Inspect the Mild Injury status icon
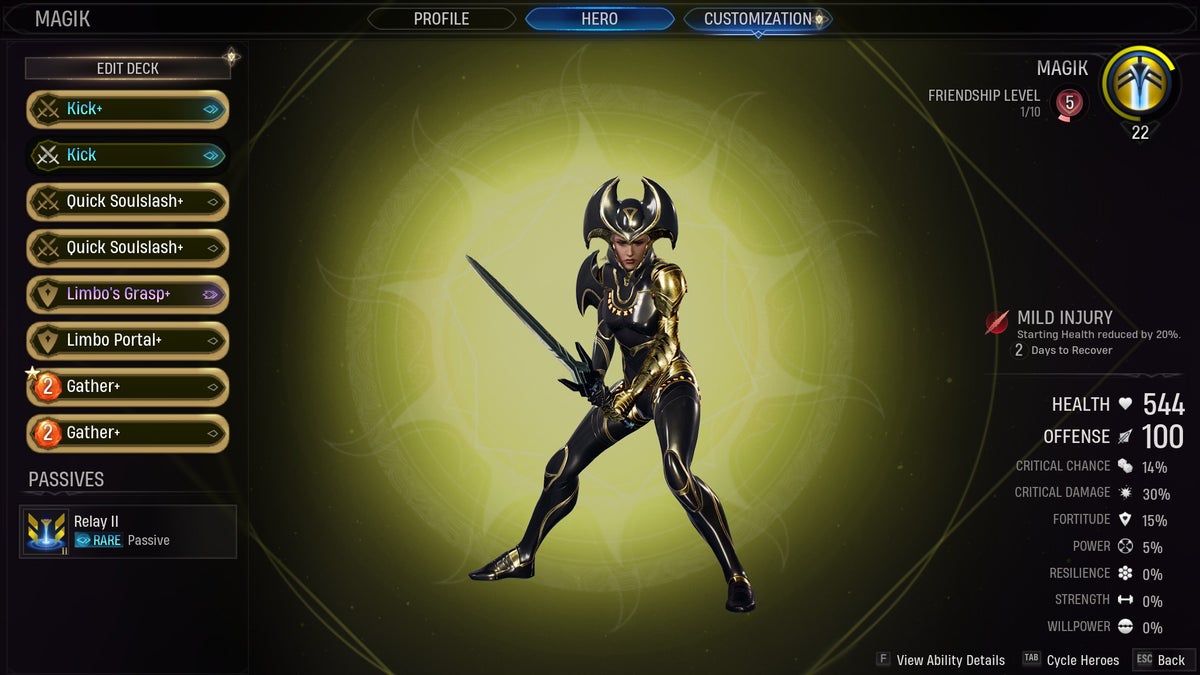Viewport: 1200px width, 675px height. [997, 322]
